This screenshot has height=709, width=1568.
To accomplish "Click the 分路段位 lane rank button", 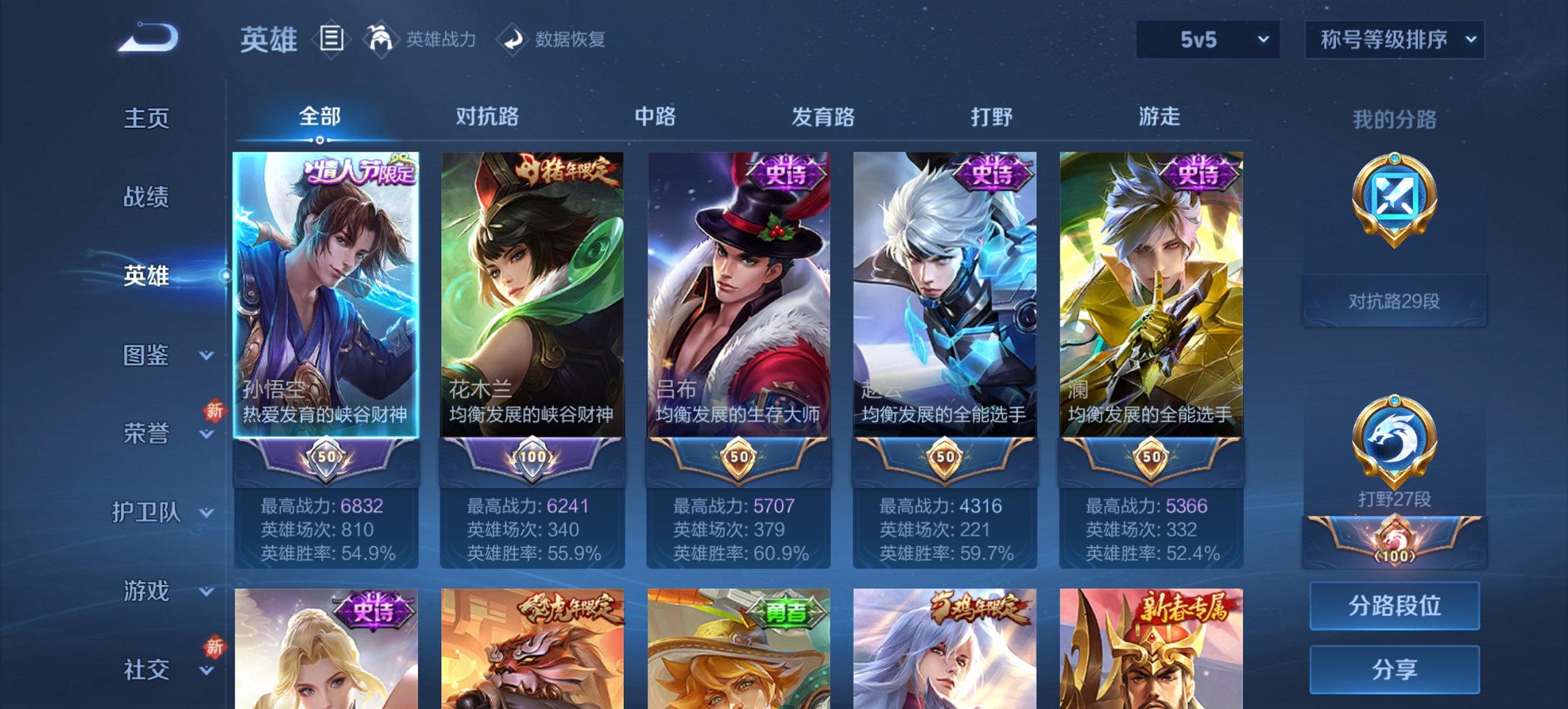I will 1394,606.
